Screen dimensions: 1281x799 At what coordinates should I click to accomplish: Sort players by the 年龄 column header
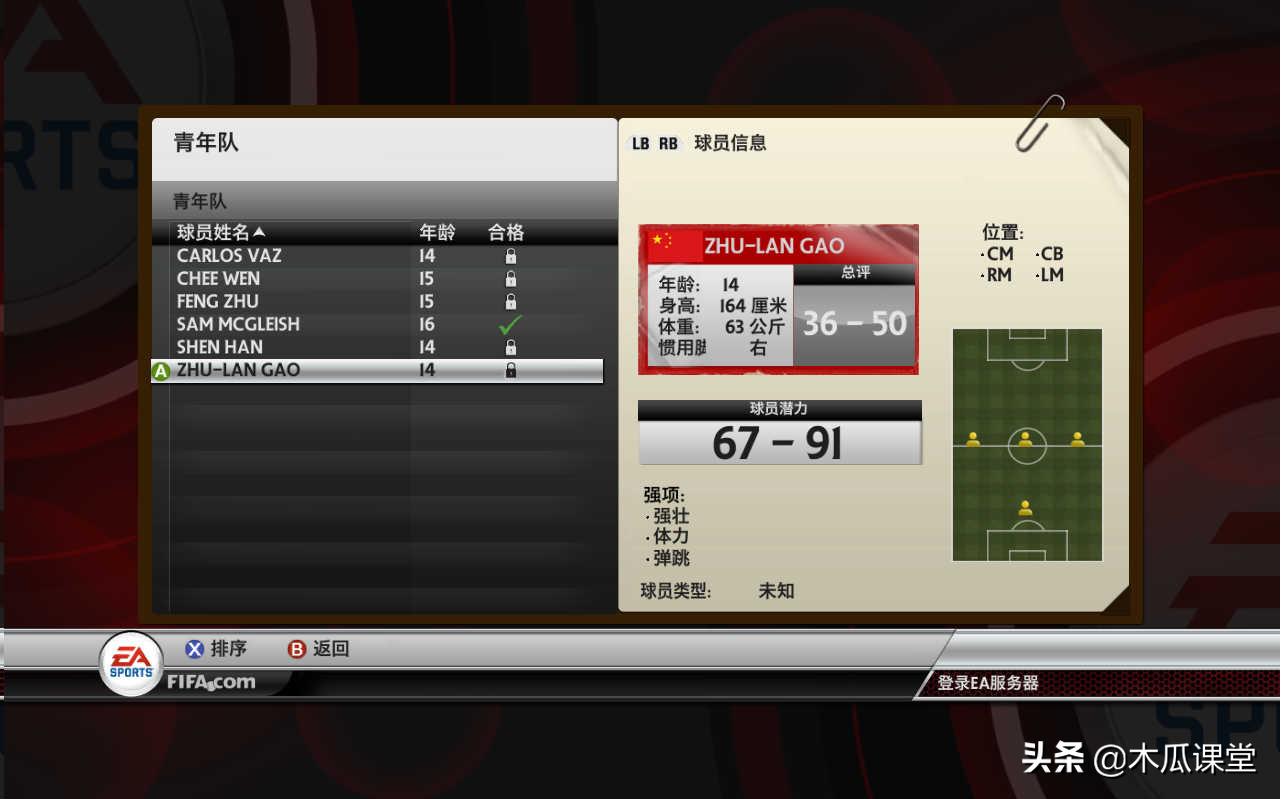437,233
